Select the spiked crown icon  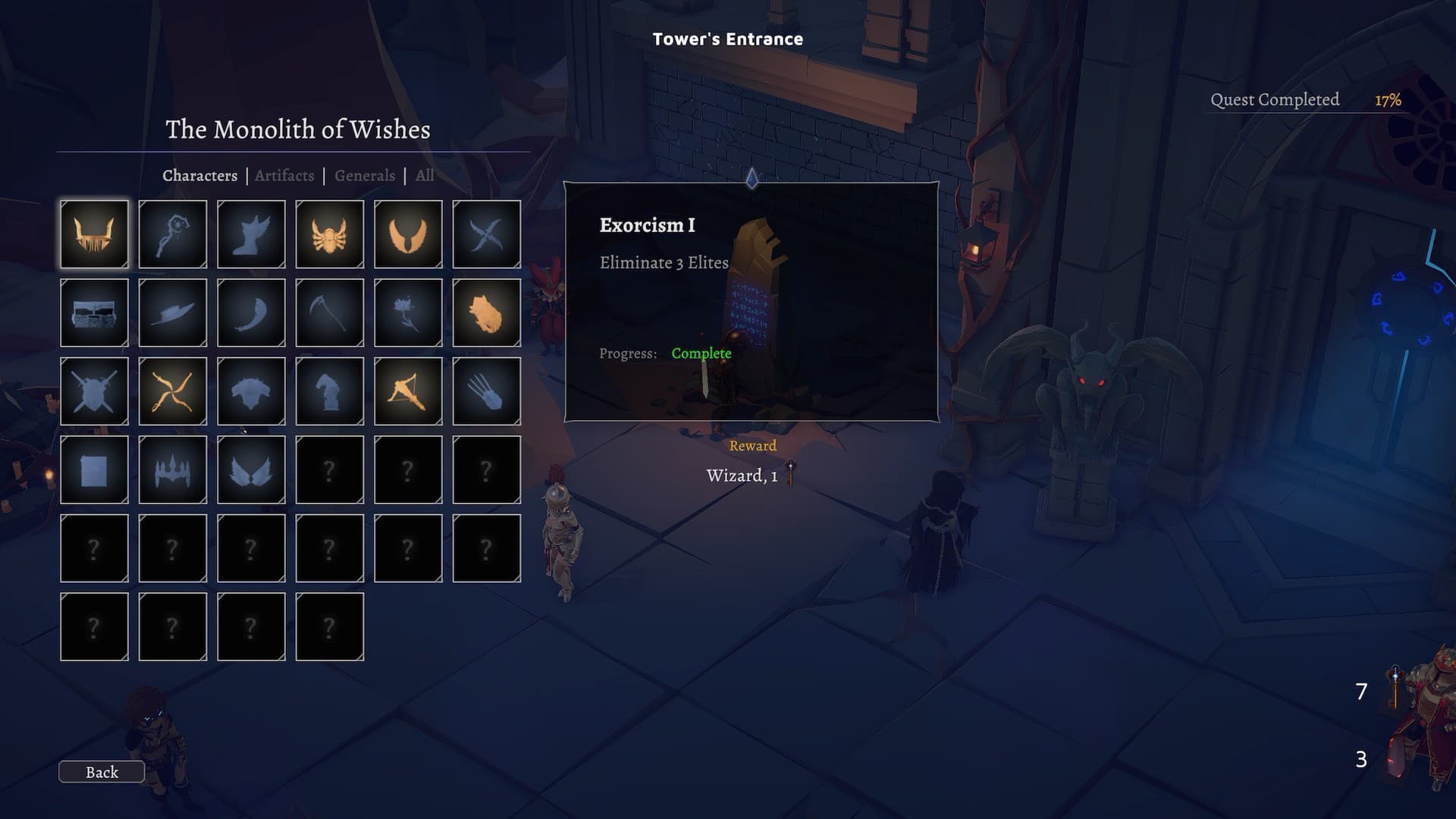pyautogui.click(x=173, y=470)
